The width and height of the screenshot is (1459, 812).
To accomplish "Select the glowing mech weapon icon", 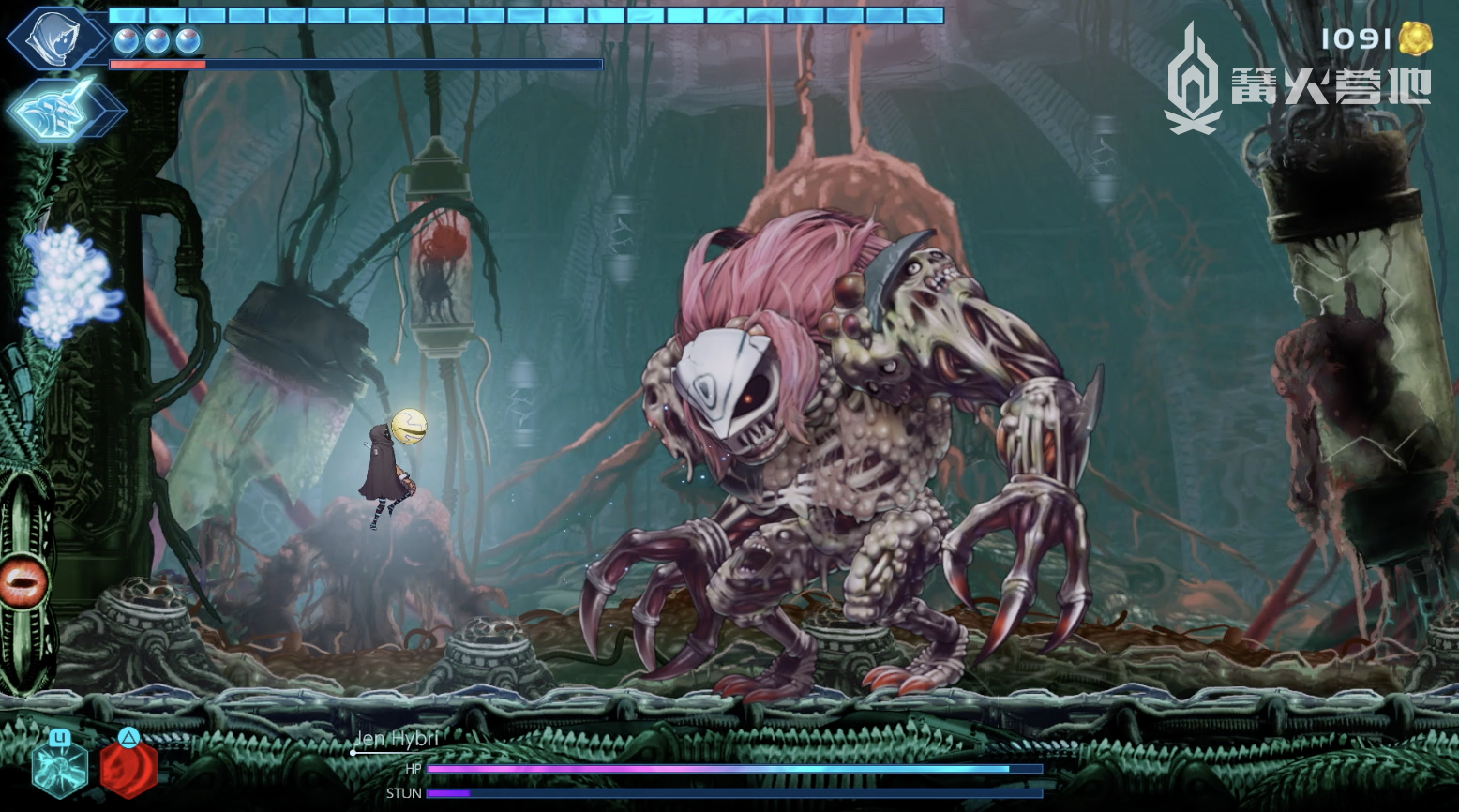I will (x=62, y=110).
